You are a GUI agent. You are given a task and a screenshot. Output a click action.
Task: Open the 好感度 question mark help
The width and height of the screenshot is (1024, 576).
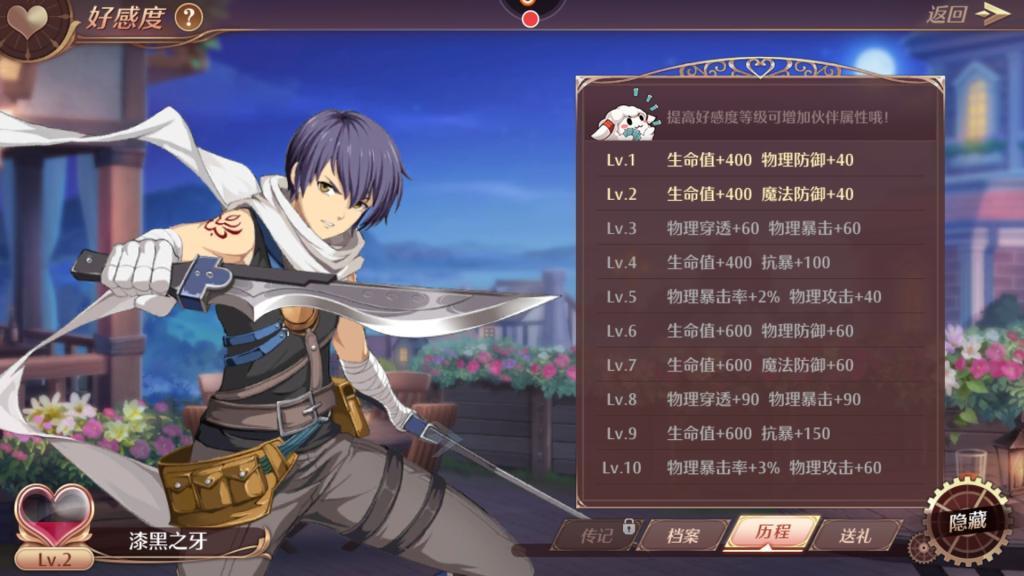[188, 17]
